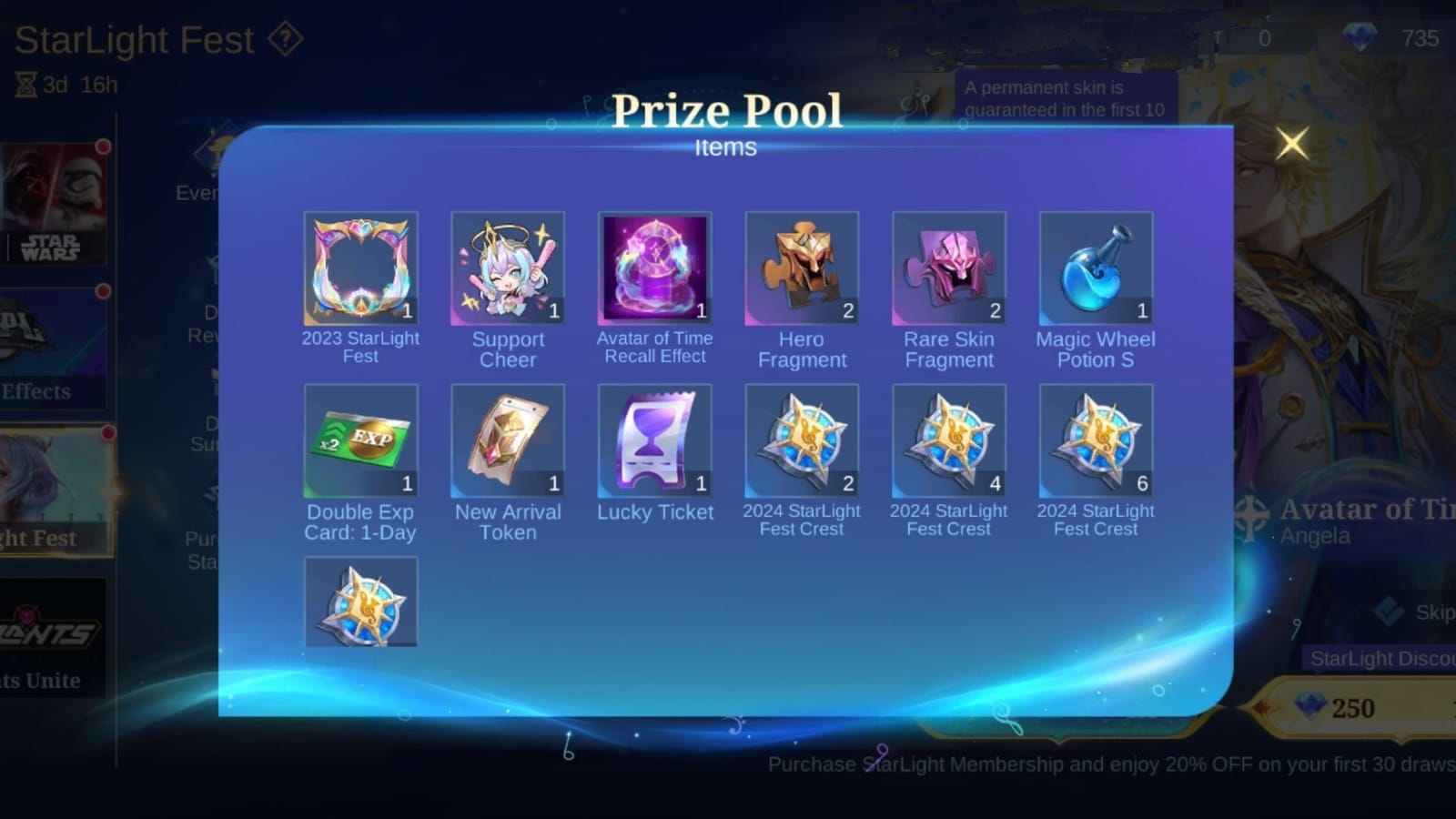The width and height of the screenshot is (1456, 819).
Task: Click the Lucky Ticket prize icon
Action: [x=654, y=440]
